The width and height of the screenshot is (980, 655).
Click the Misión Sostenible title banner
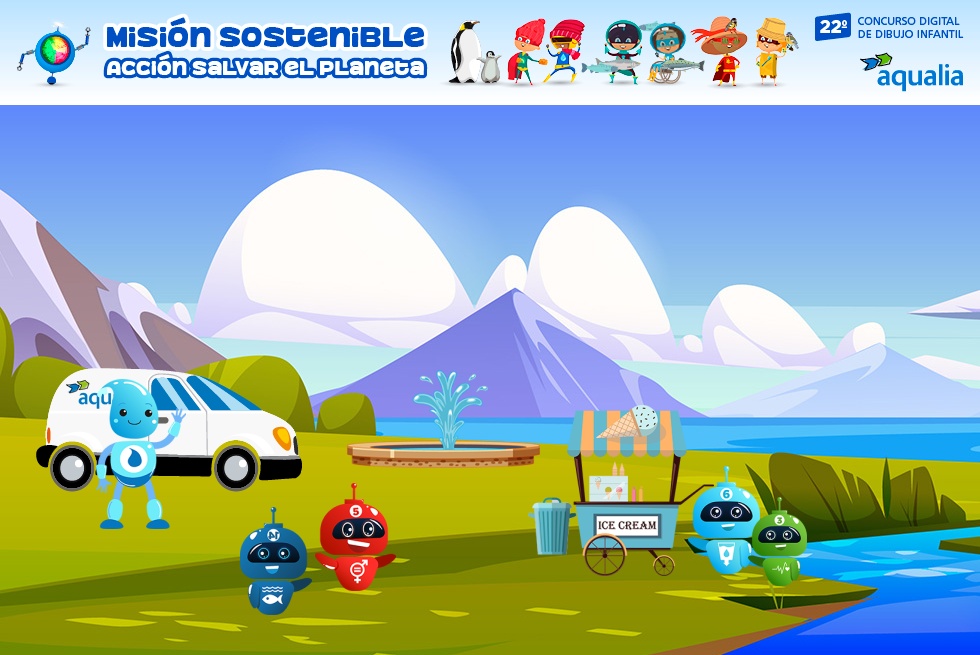[x=265, y=51]
